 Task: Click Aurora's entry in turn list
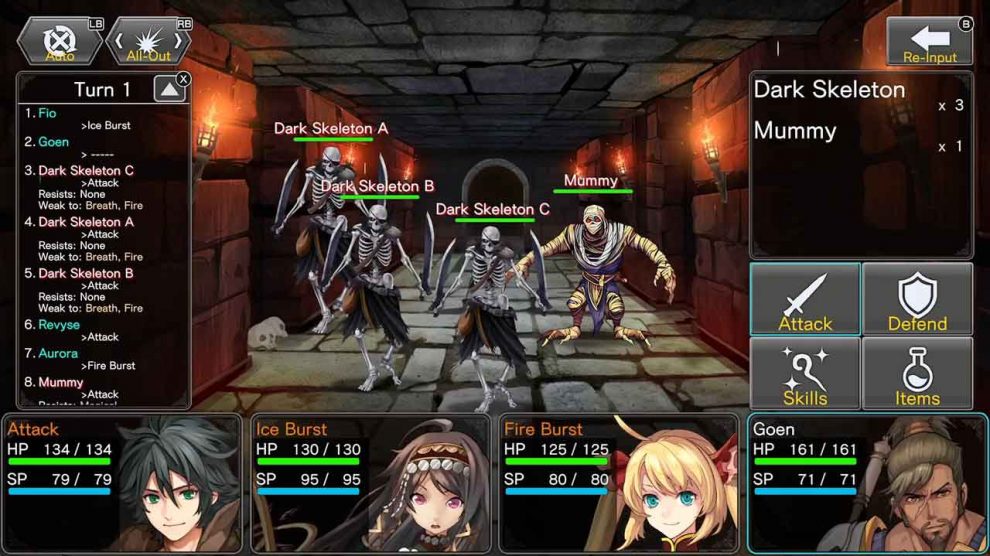pos(58,354)
